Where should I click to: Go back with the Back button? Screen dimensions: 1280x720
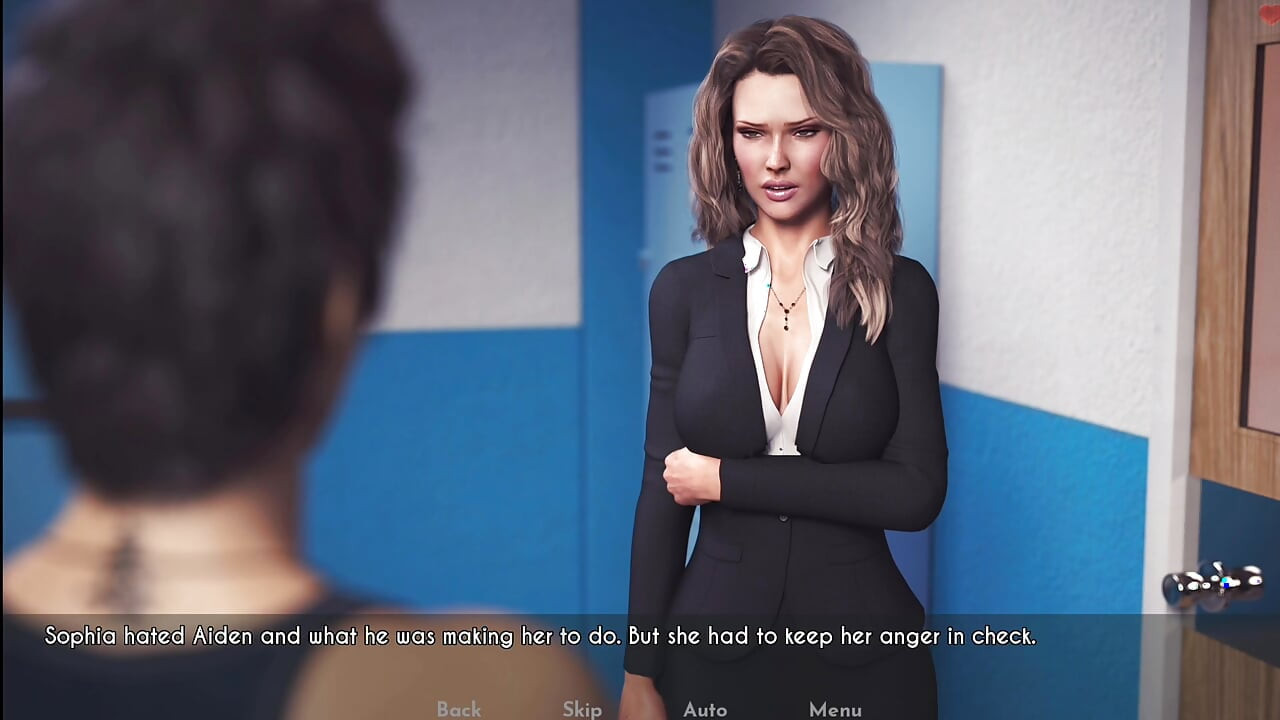coord(459,709)
